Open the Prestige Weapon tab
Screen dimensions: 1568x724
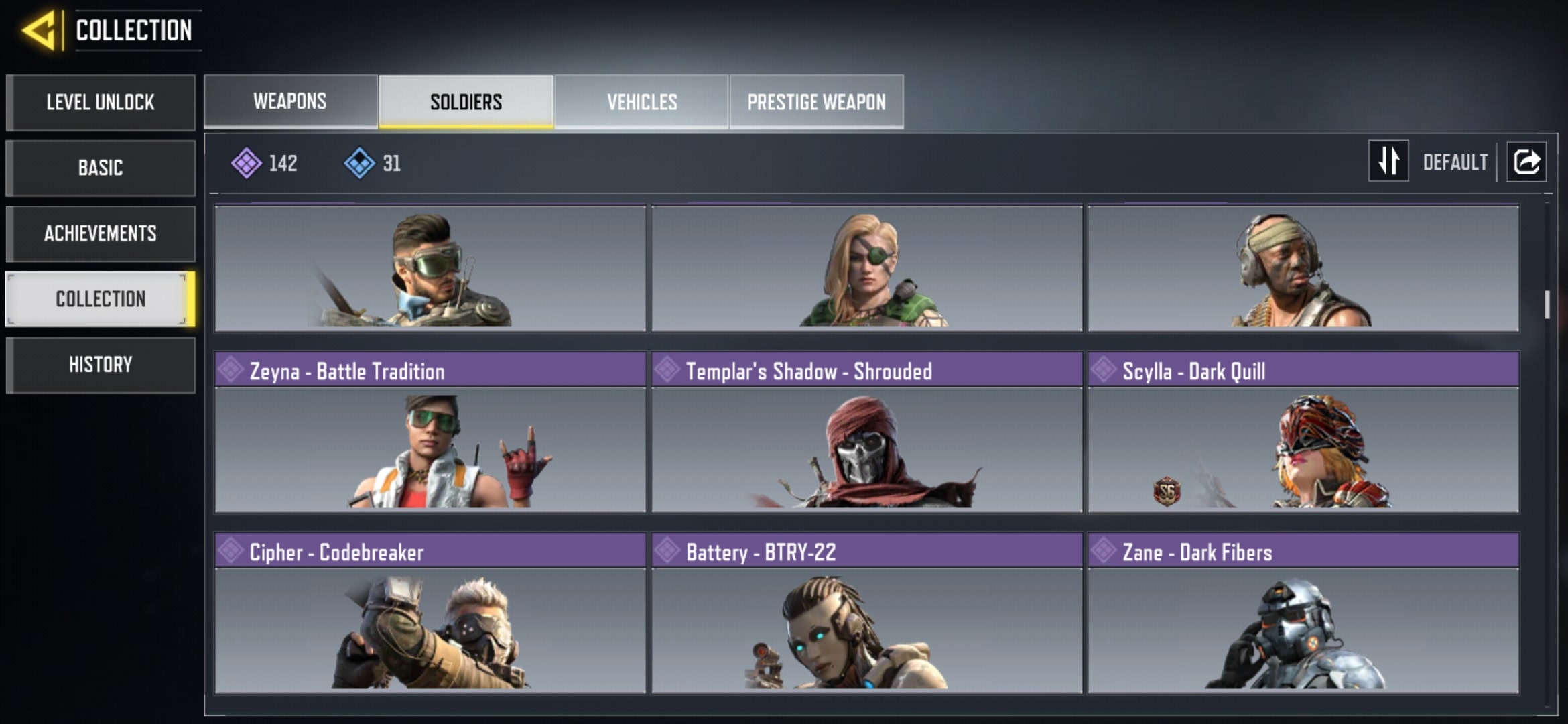[816, 101]
